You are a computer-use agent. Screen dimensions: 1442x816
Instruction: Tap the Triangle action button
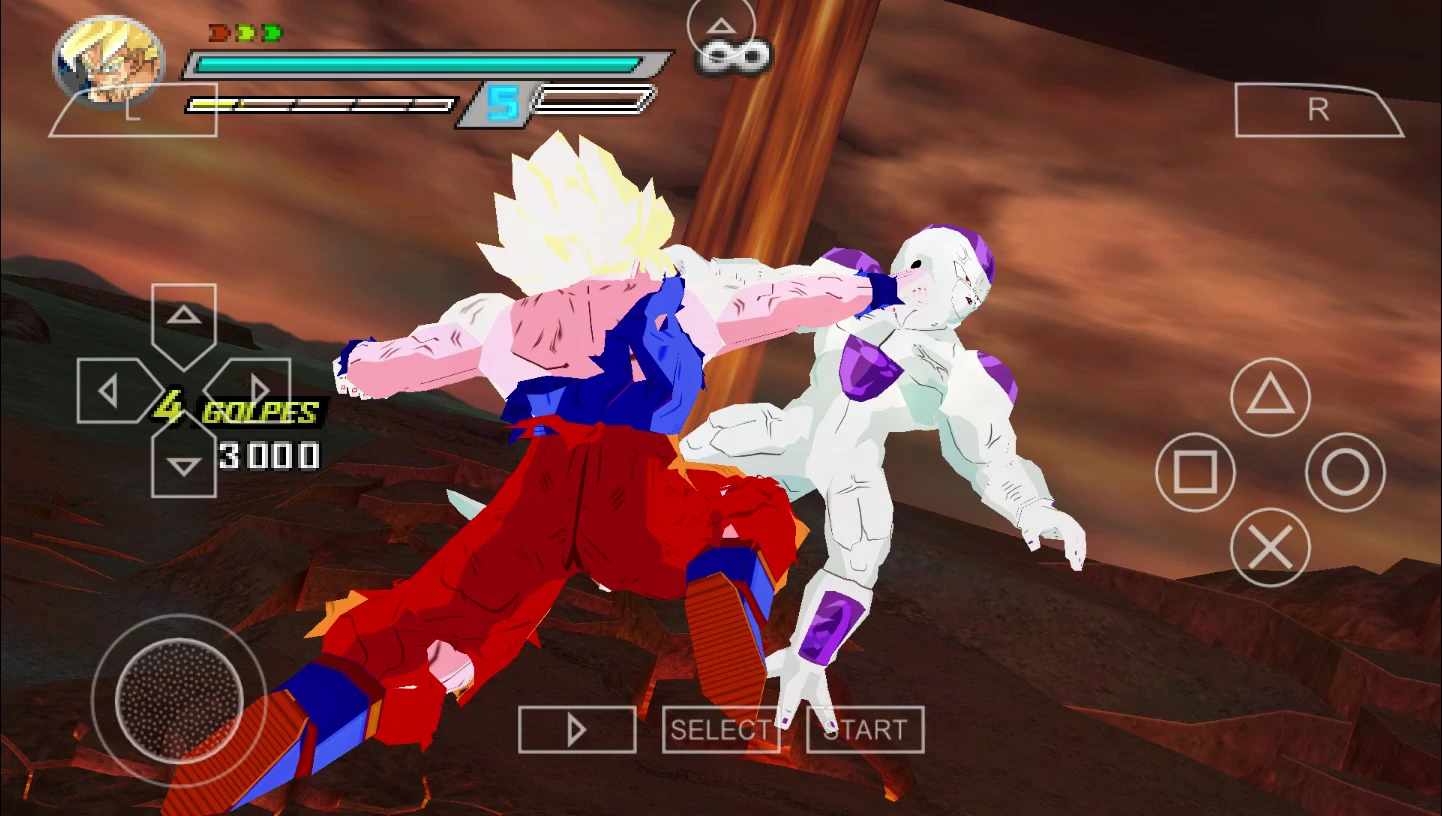1269,397
